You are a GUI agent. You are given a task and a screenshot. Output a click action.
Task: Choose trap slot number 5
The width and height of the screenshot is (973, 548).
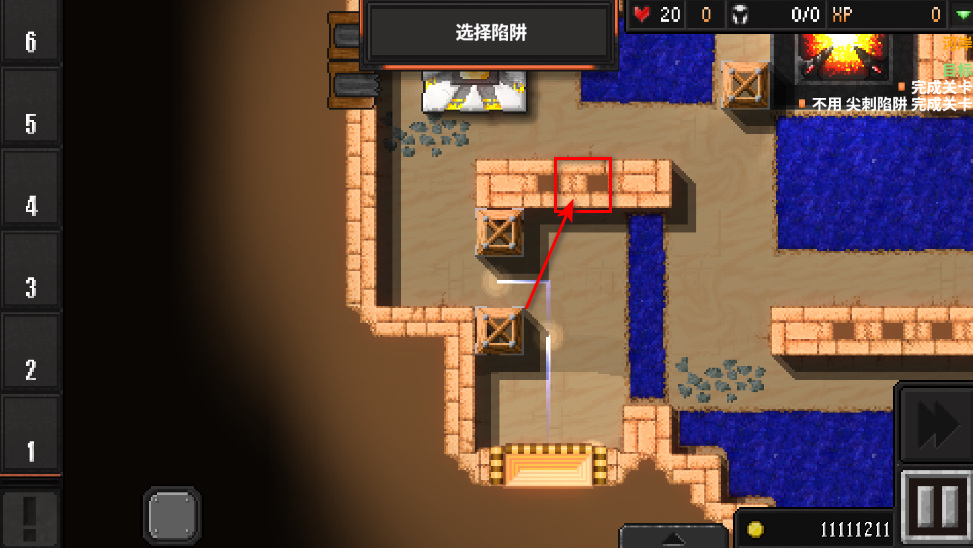(30, 109)
